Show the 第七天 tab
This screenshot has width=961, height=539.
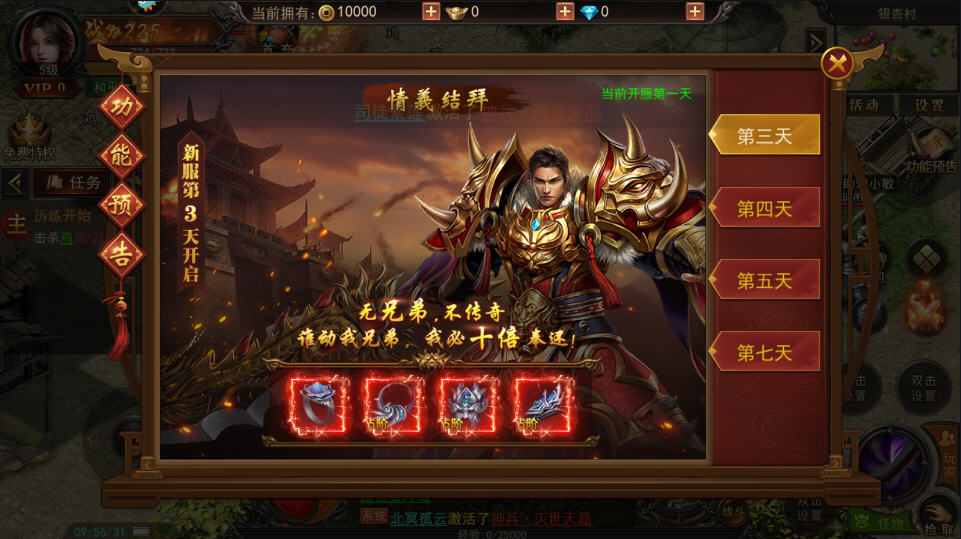click(765, 352)
